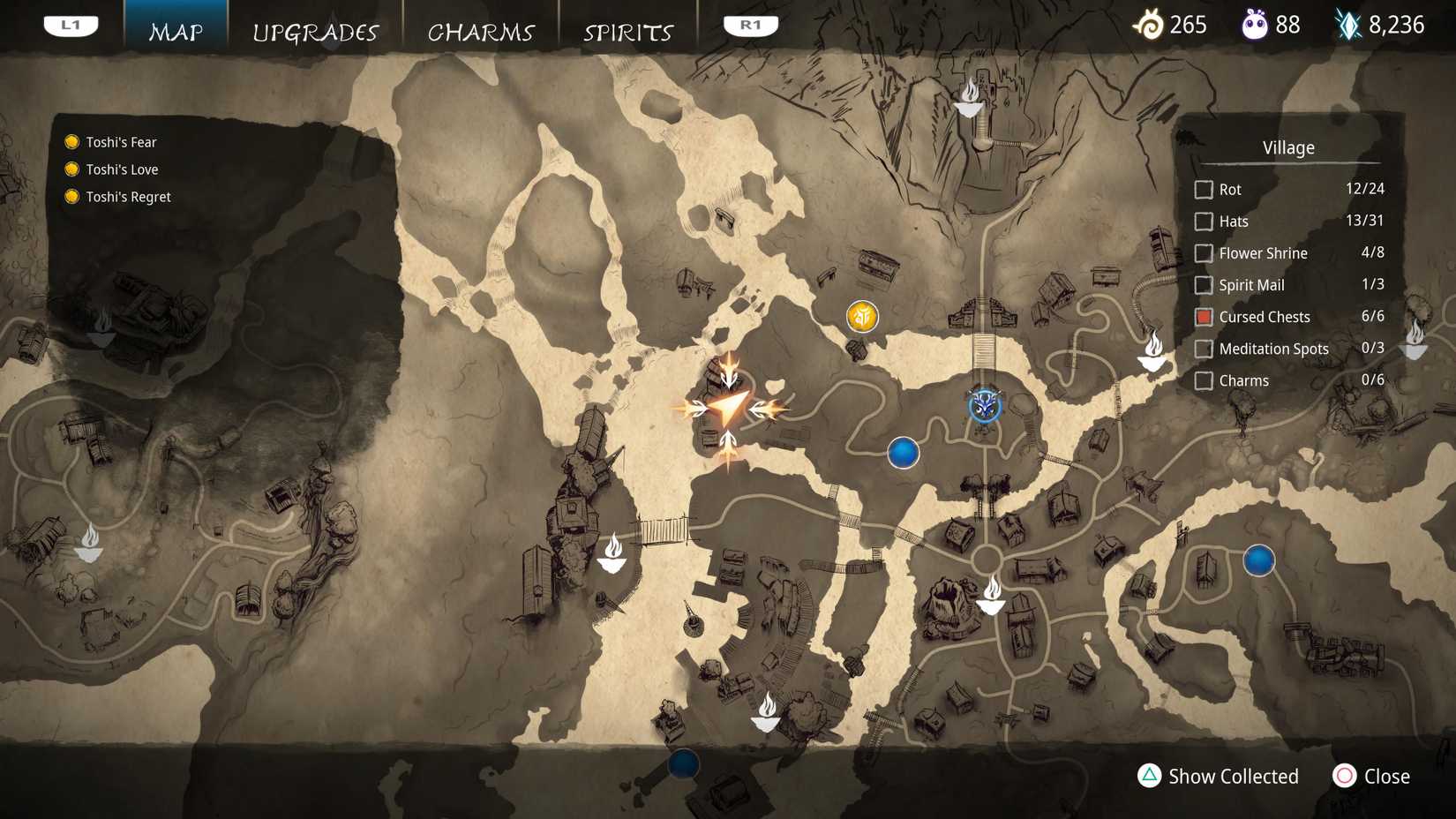1456x819 pixels.
Task: Select the blue Rot orb near the village center
Action: (903, 452)
